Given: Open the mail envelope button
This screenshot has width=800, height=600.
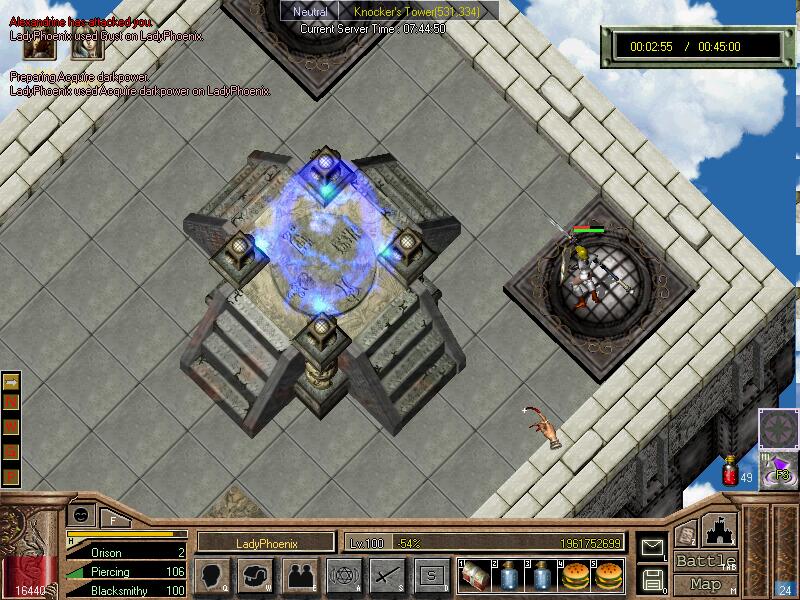Looking at the screenshot, I should pos(652,548).
